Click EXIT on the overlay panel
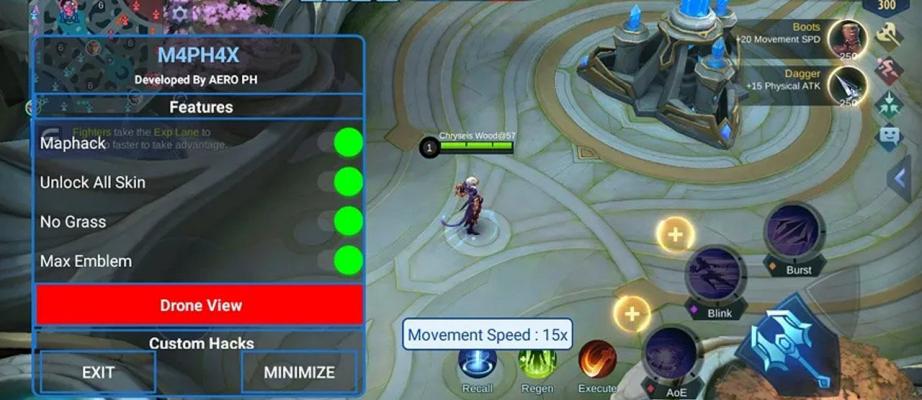Image resolution: width=922 pixels, height=400 pixels. point(98,372)
